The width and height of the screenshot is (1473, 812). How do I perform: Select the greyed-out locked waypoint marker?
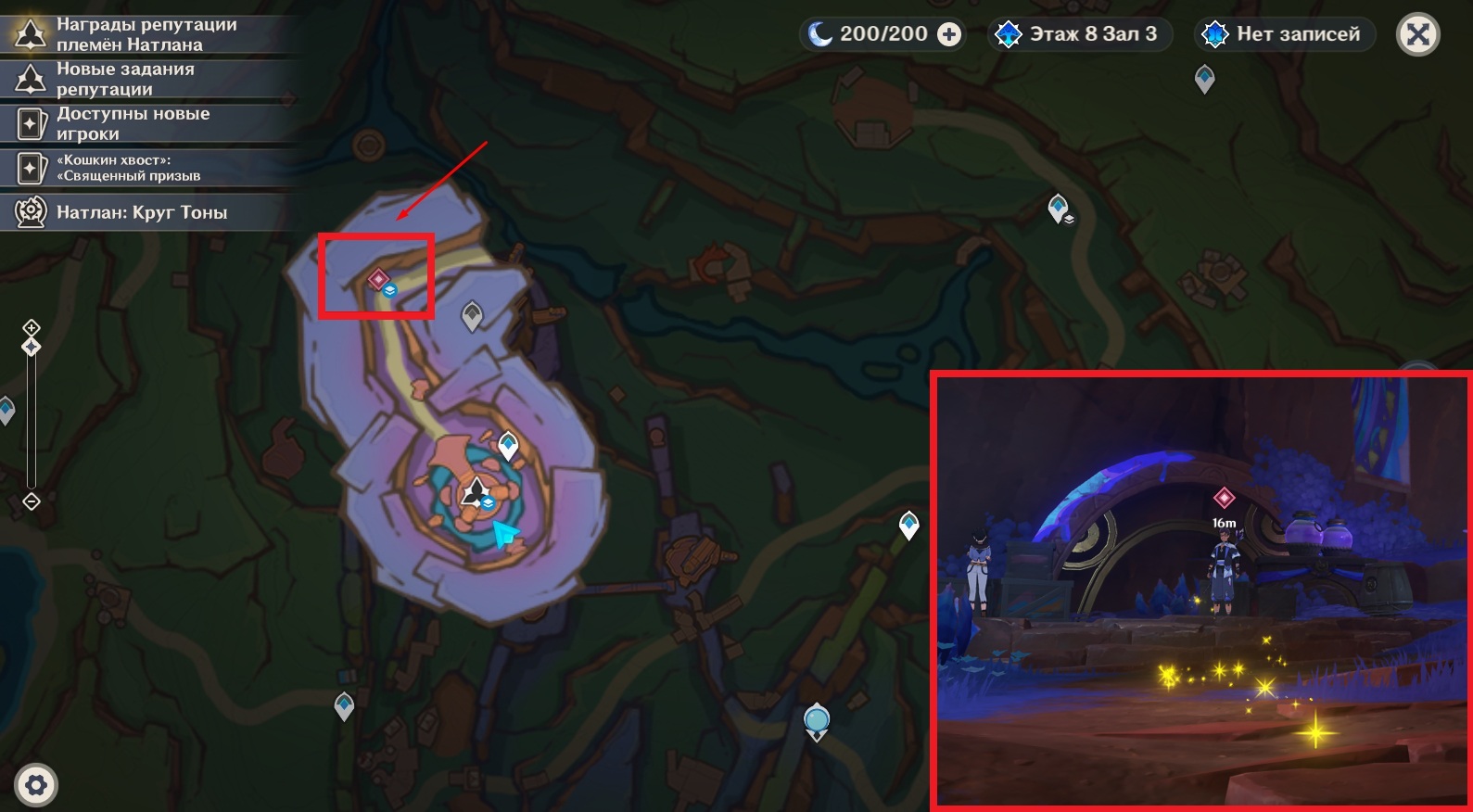point(472,315)
